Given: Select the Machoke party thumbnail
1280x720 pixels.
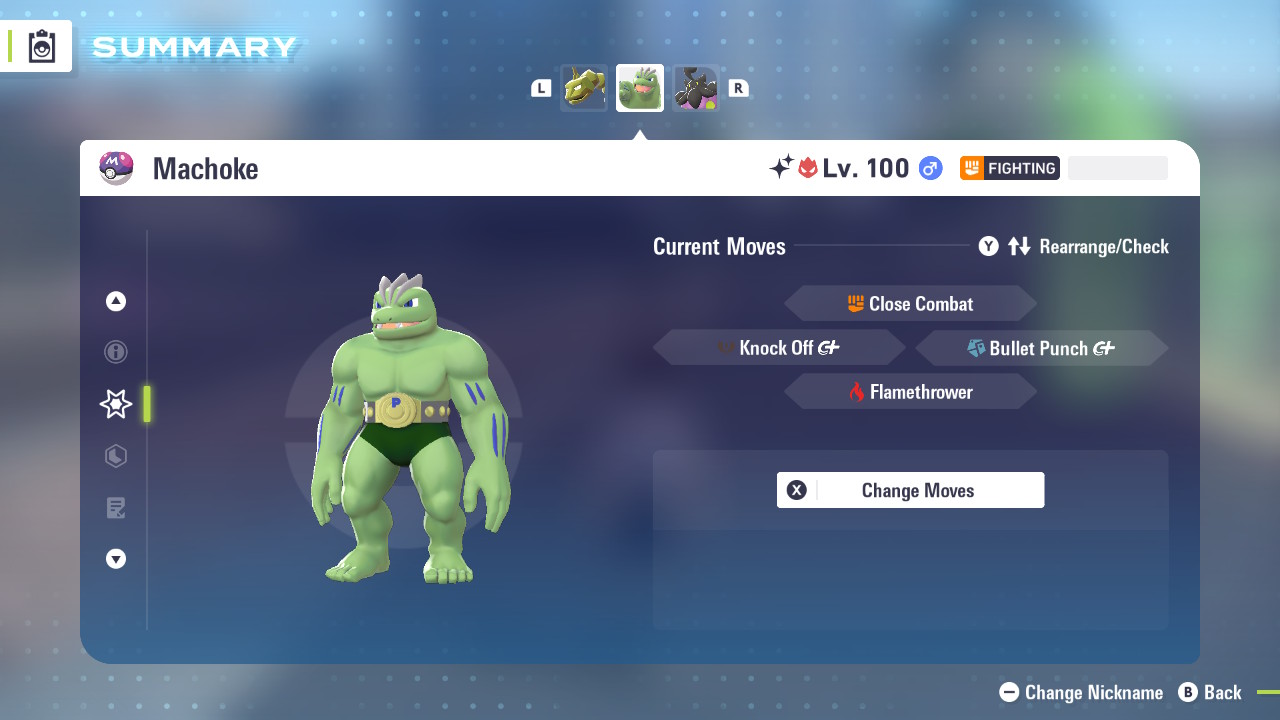Looking at the screenshot, I should (x=640, y=88).
